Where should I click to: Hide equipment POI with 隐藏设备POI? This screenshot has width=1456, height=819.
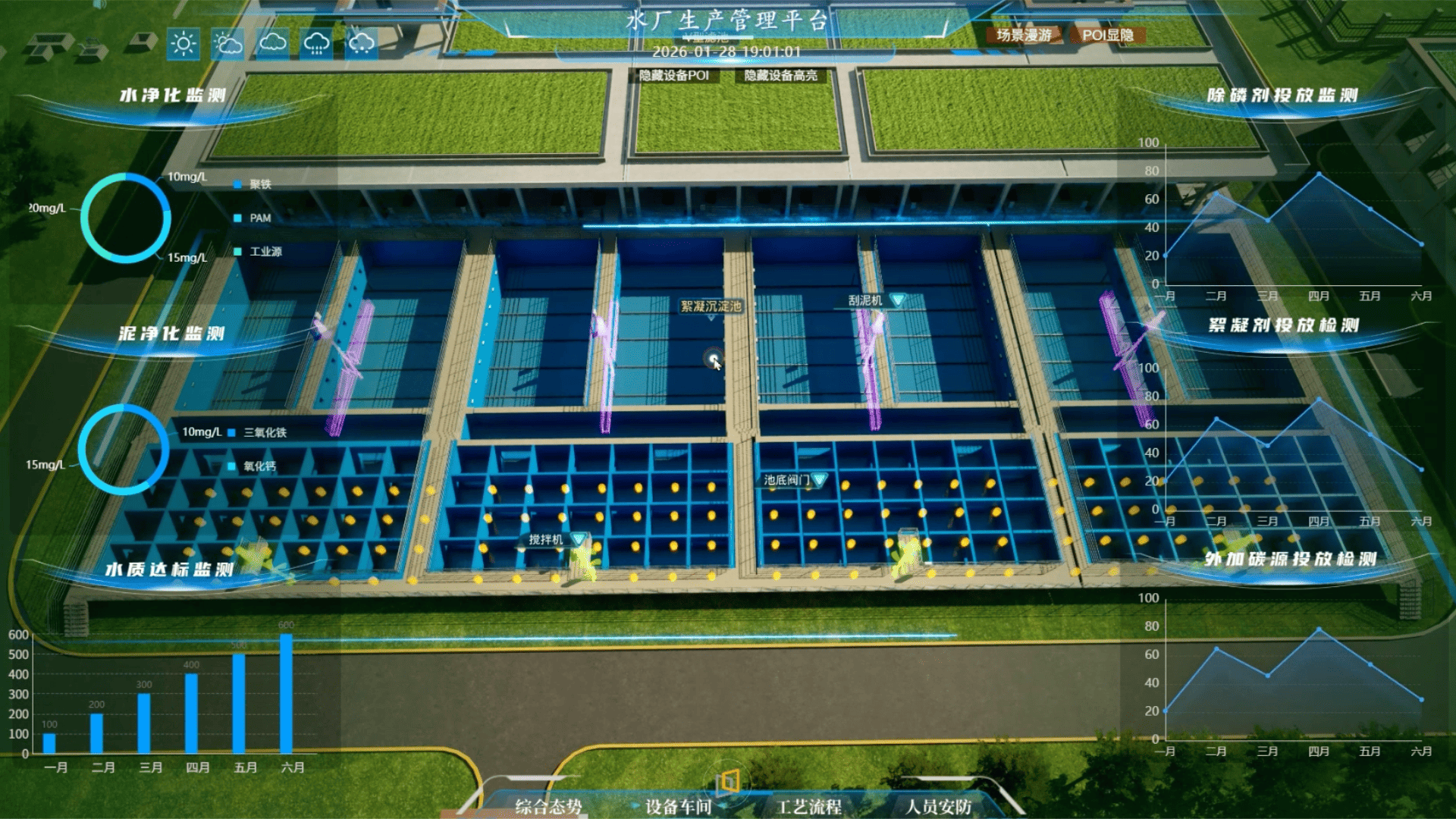tap(673, 76)
